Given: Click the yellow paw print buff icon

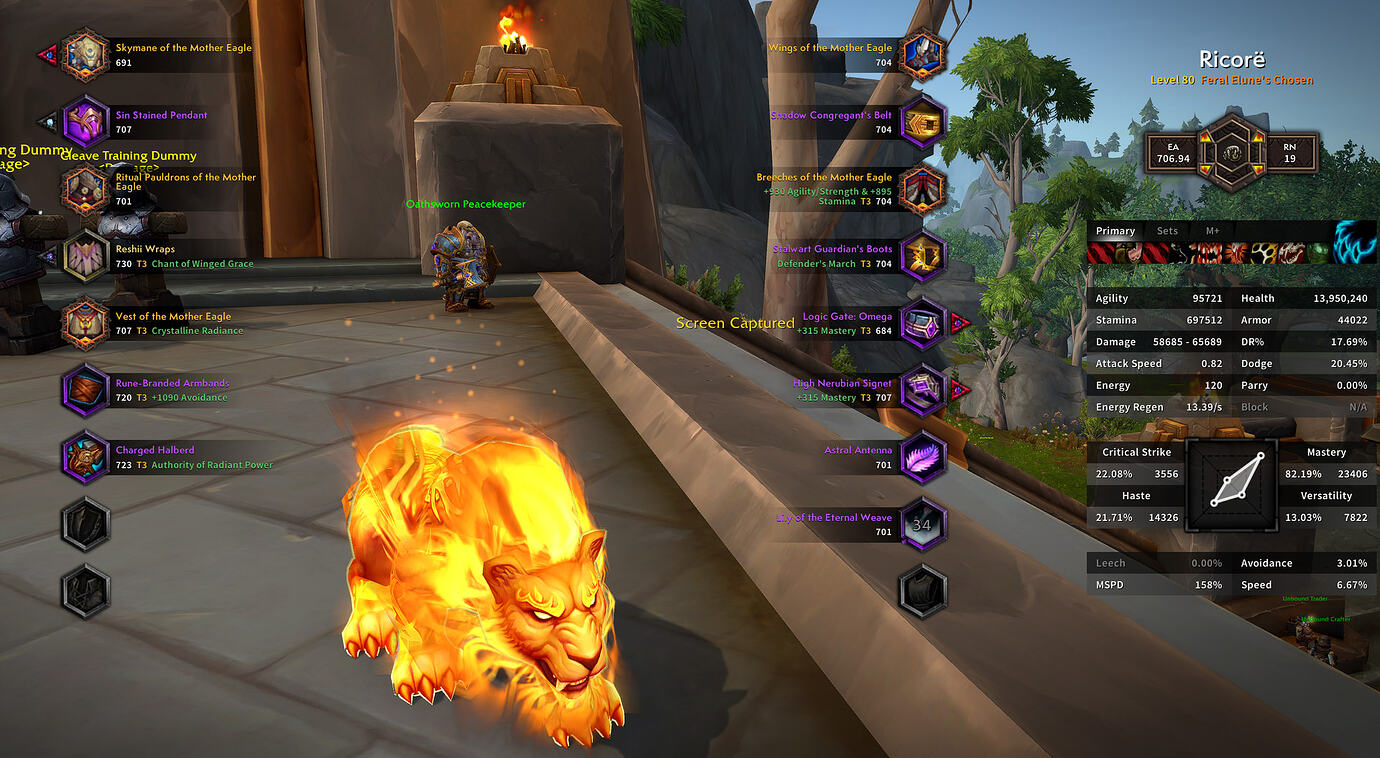Looking at the screenshot, I should pos(1263,253).
